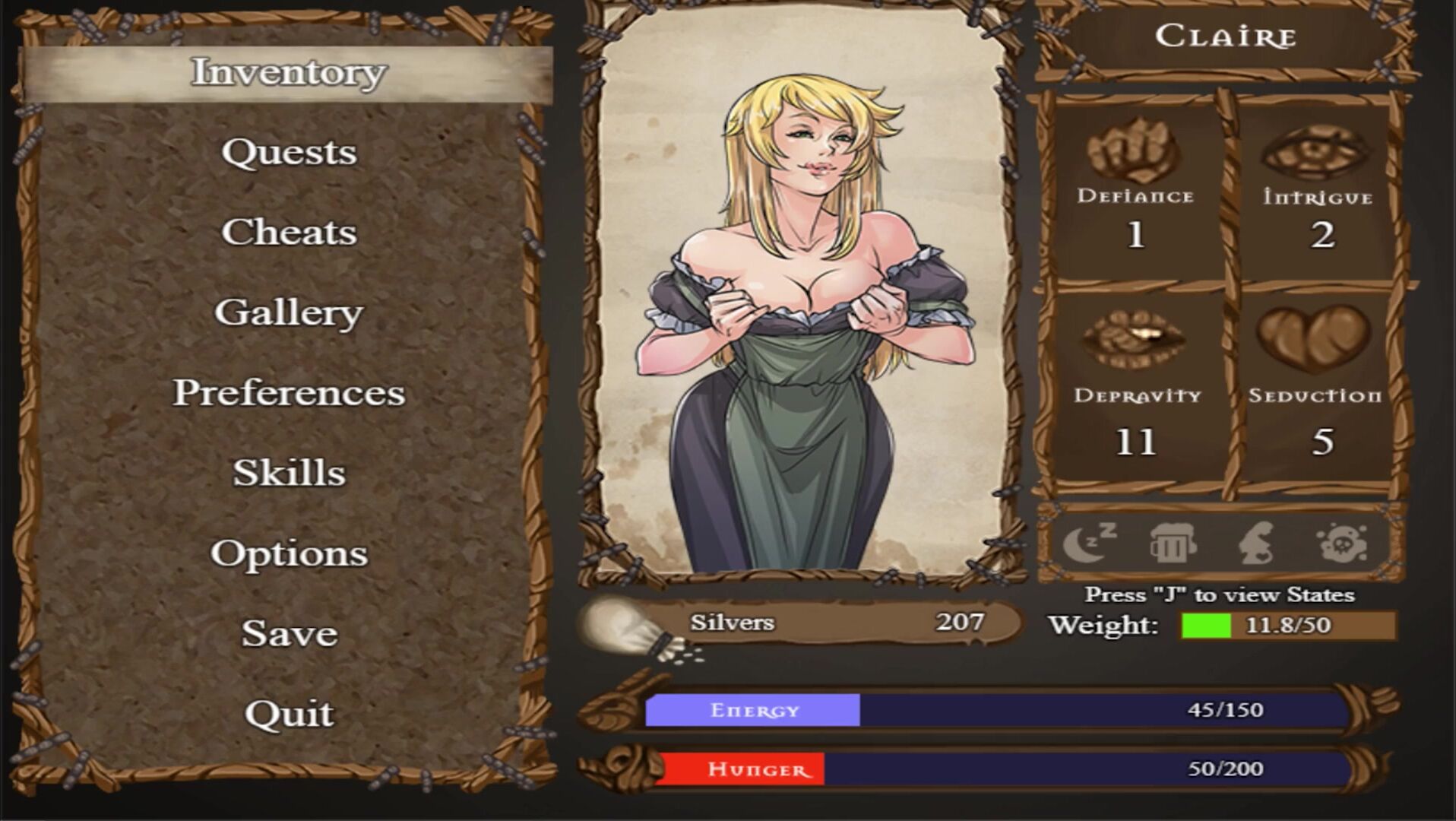View the Gallery
Viewport: 1456px width, 821px height.
289,312
